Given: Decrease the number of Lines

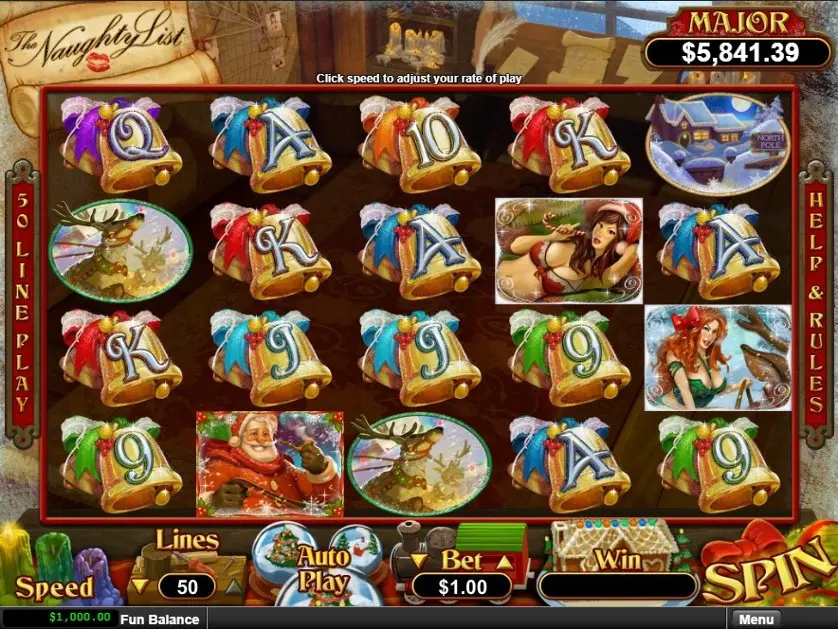Looking at the screenshot, I should [x=141, y=586].
